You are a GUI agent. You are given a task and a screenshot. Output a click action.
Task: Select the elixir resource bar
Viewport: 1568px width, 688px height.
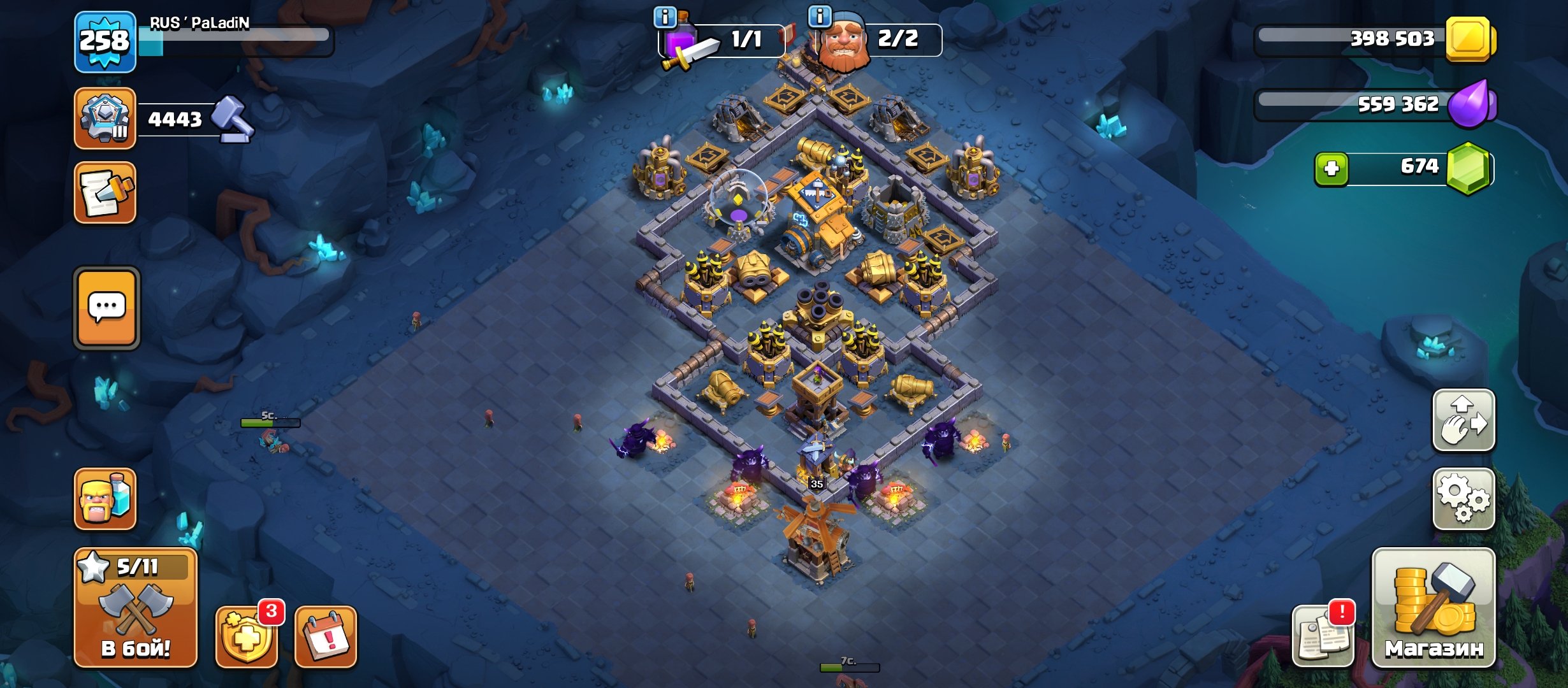(1370, 104)
